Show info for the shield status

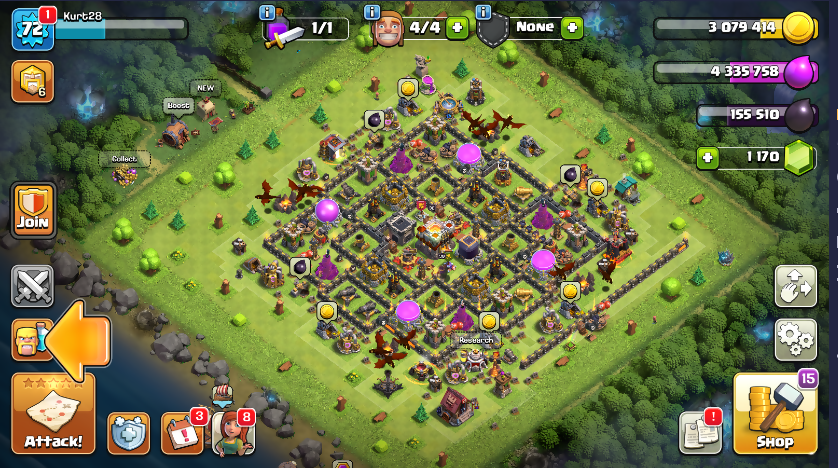coord(484,12)
